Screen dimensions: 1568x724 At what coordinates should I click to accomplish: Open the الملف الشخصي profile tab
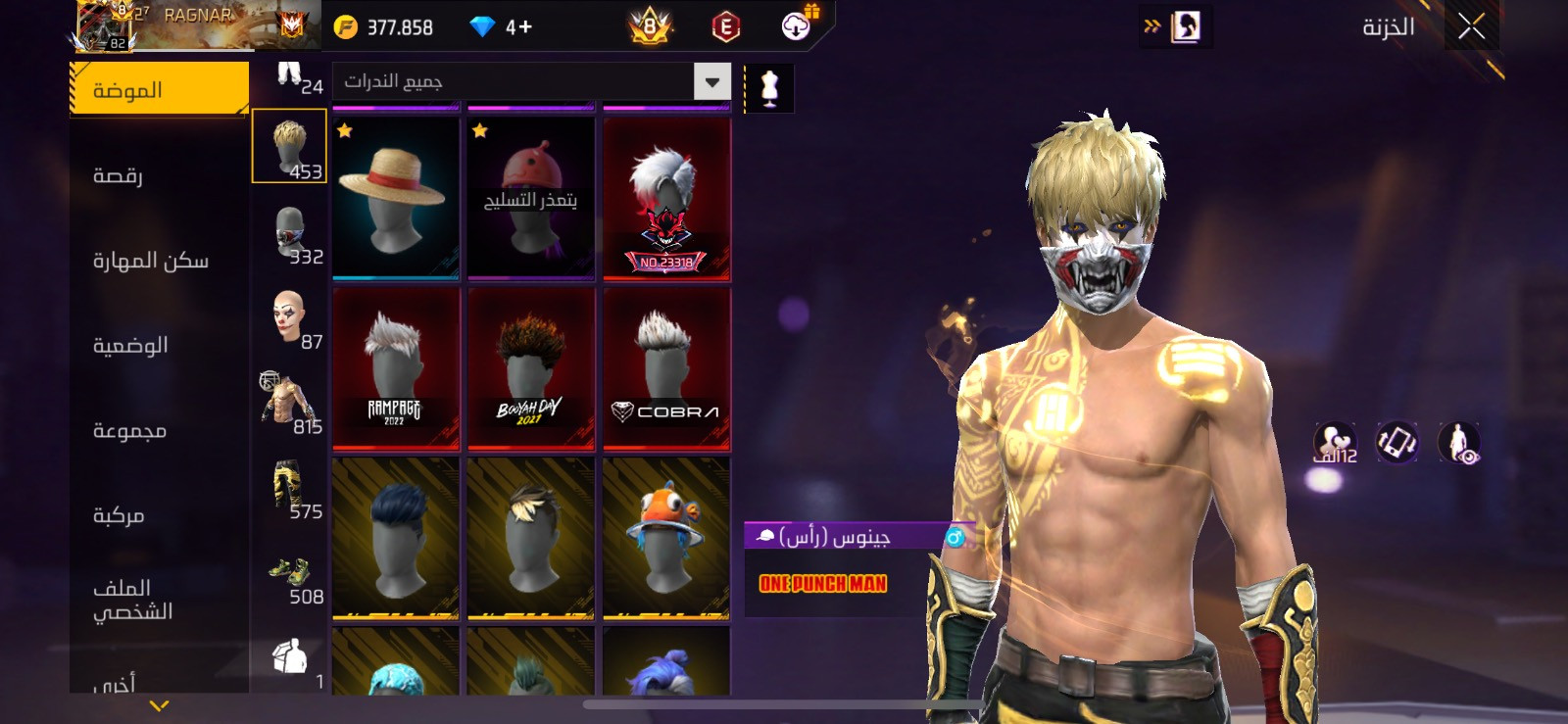(x=159, y=600)
